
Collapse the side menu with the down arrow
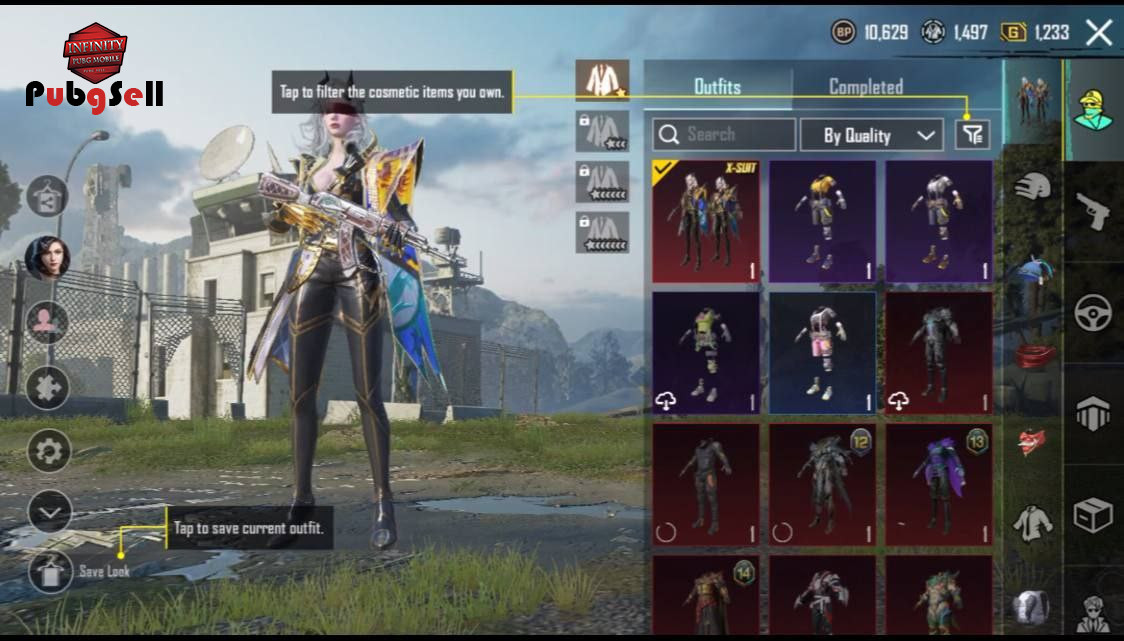pos(47,514)
